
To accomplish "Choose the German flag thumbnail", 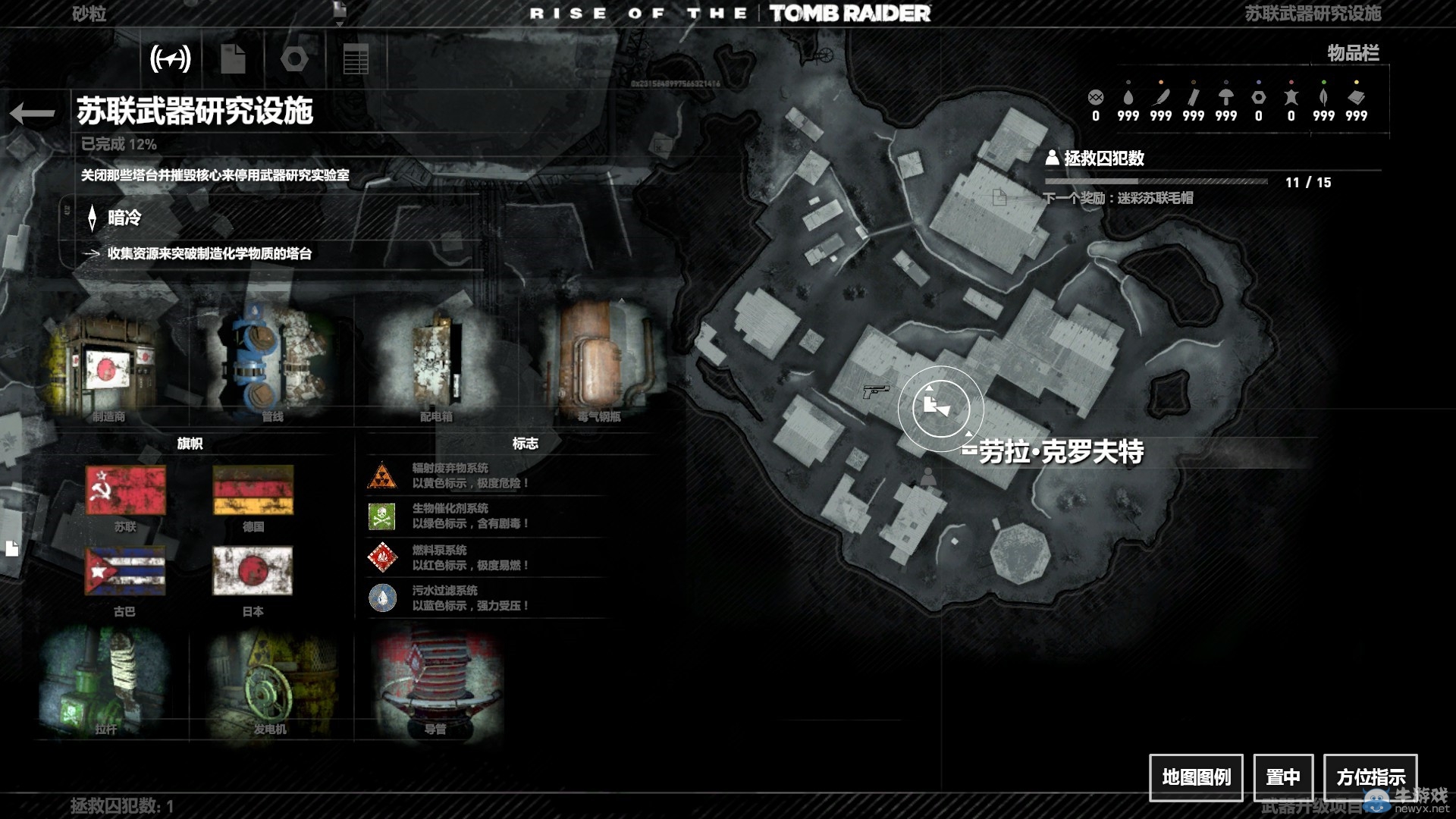I will pyautogui.click(x=253, y=491).
